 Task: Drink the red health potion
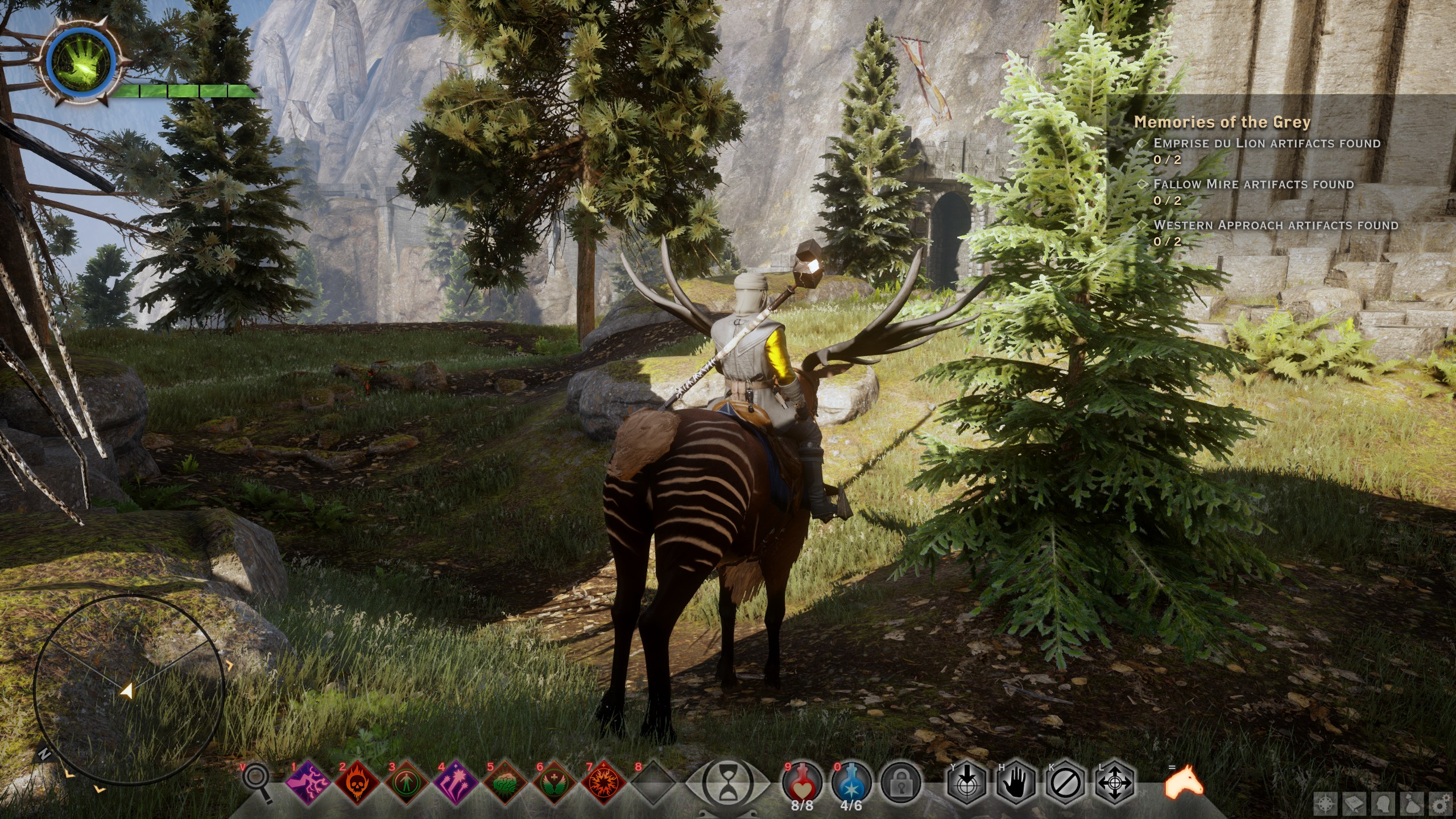[803, 783]
